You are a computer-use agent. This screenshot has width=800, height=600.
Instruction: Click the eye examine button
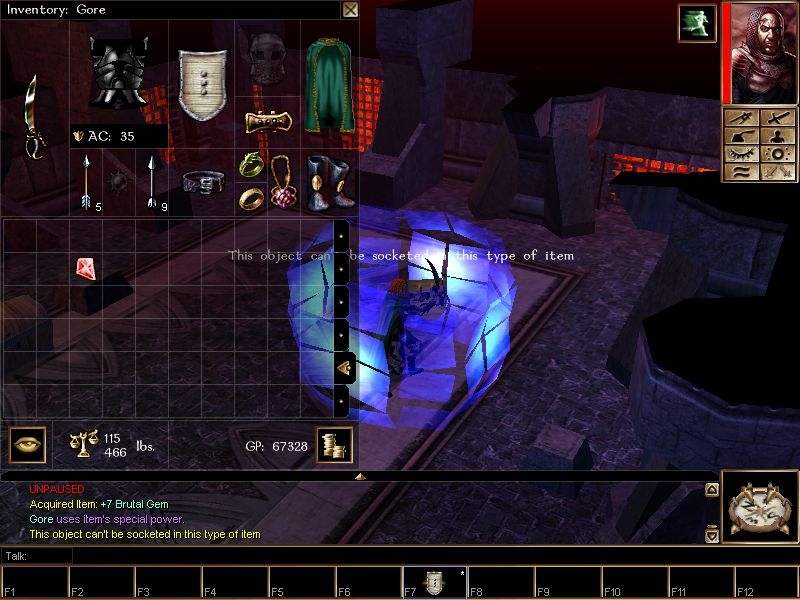[27, 445]
